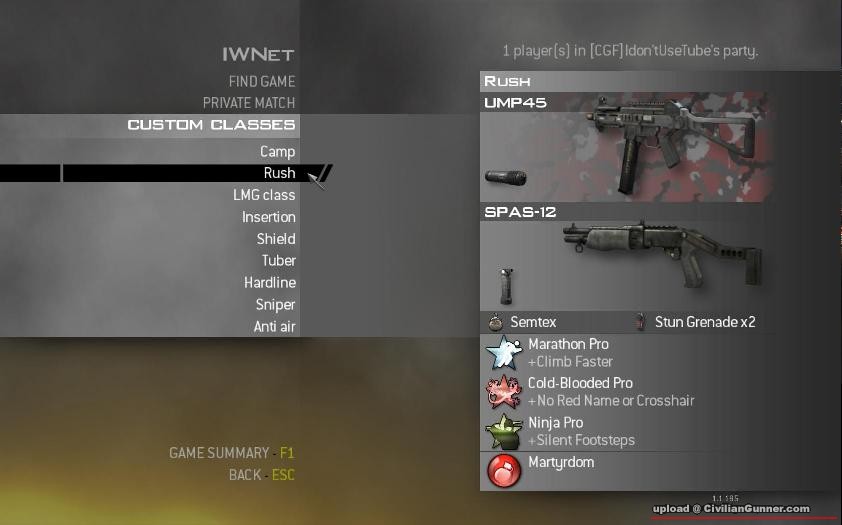
Task: Pick the Anti air class
Action: [274, 327]
